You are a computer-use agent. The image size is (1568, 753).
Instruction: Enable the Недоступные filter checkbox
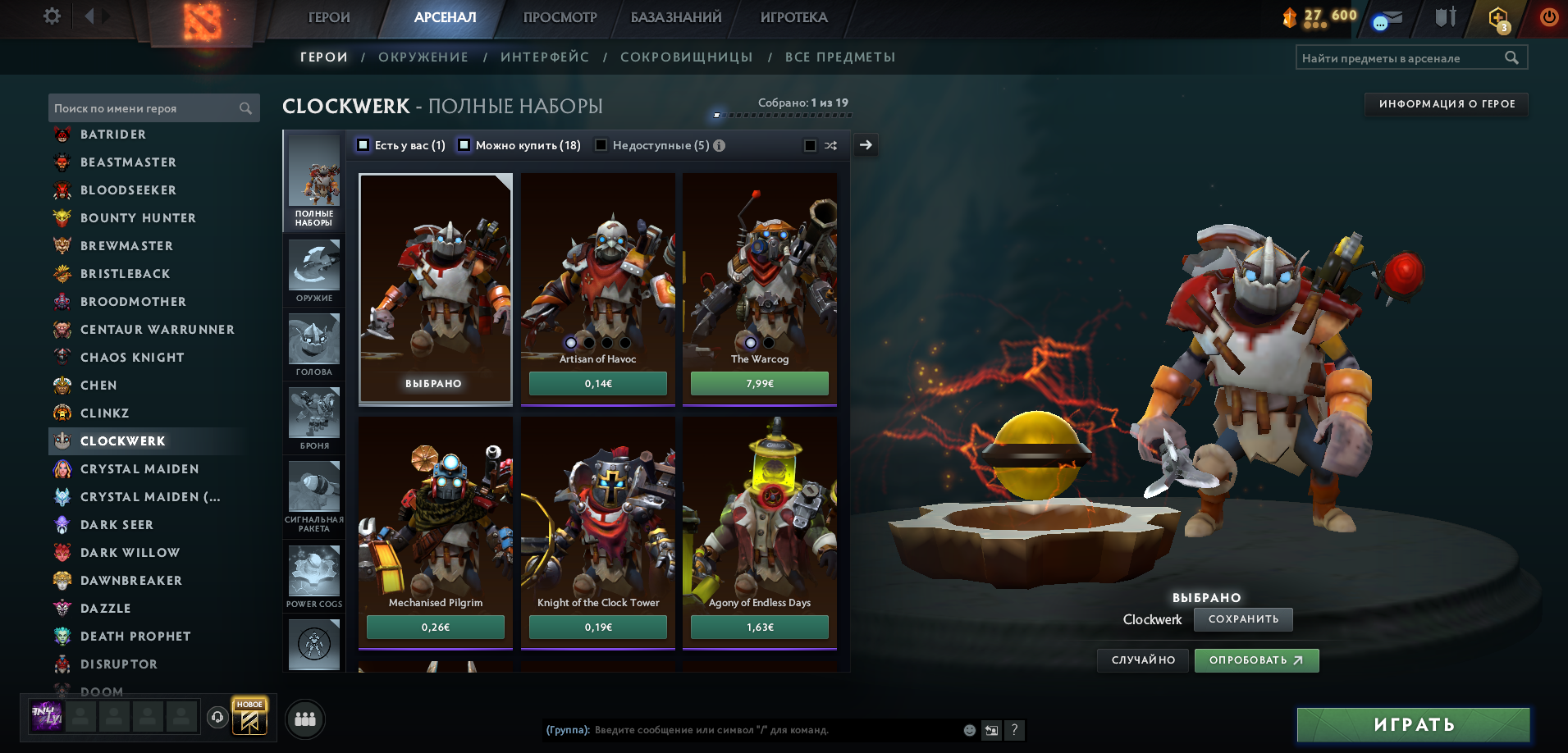[x=601, y=145]
